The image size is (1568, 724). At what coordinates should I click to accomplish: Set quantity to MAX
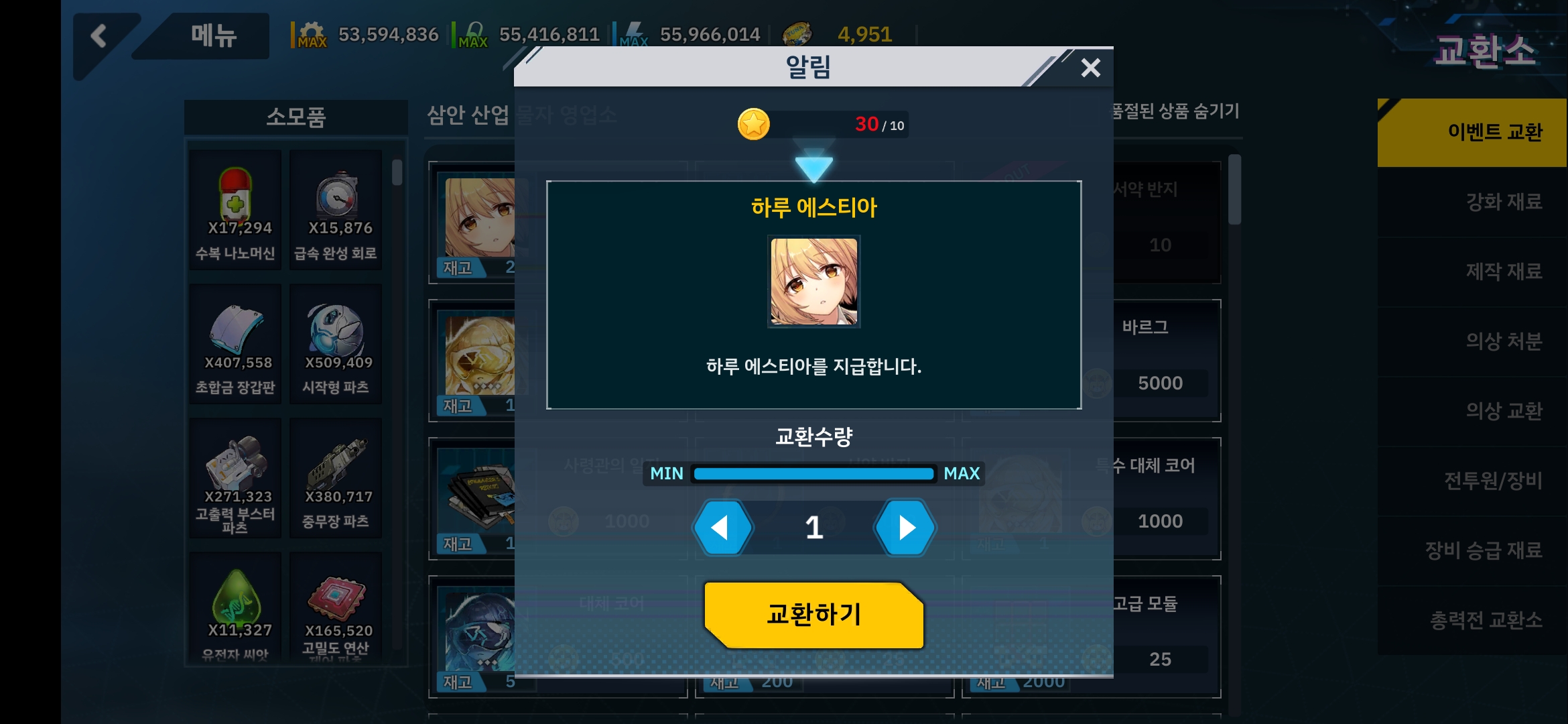962,473
